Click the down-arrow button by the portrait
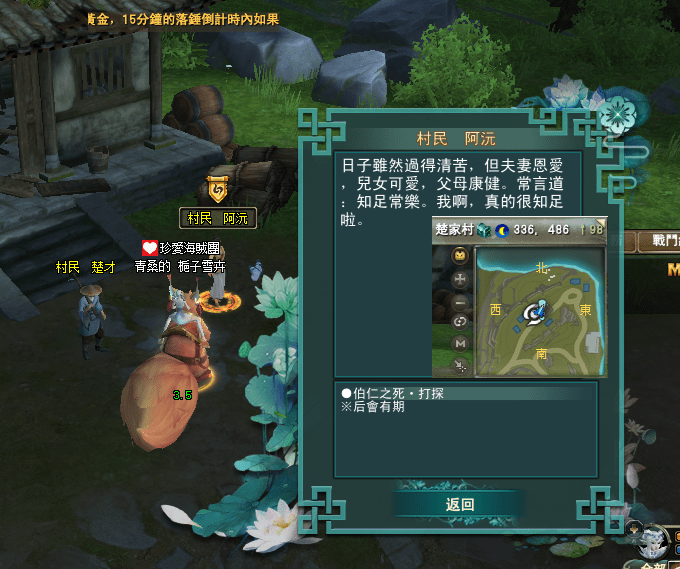 point(634,527)
